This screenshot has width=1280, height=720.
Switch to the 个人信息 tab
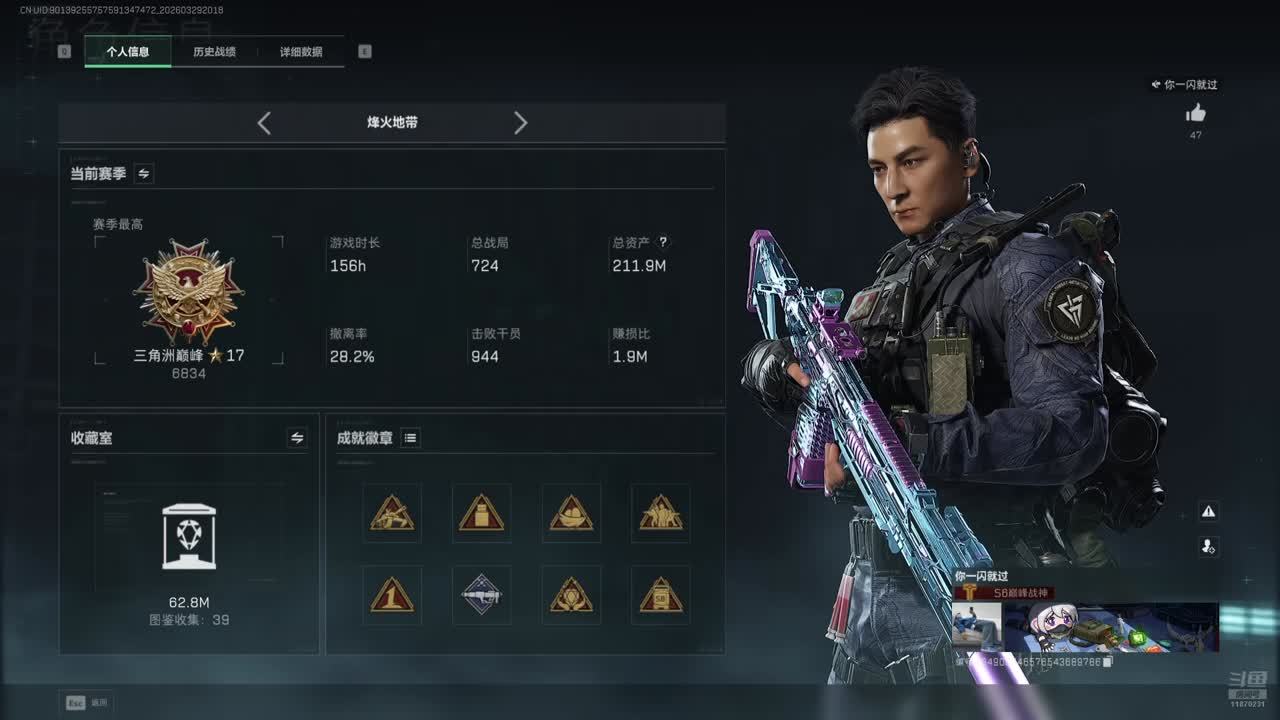[x=128, y=52]
